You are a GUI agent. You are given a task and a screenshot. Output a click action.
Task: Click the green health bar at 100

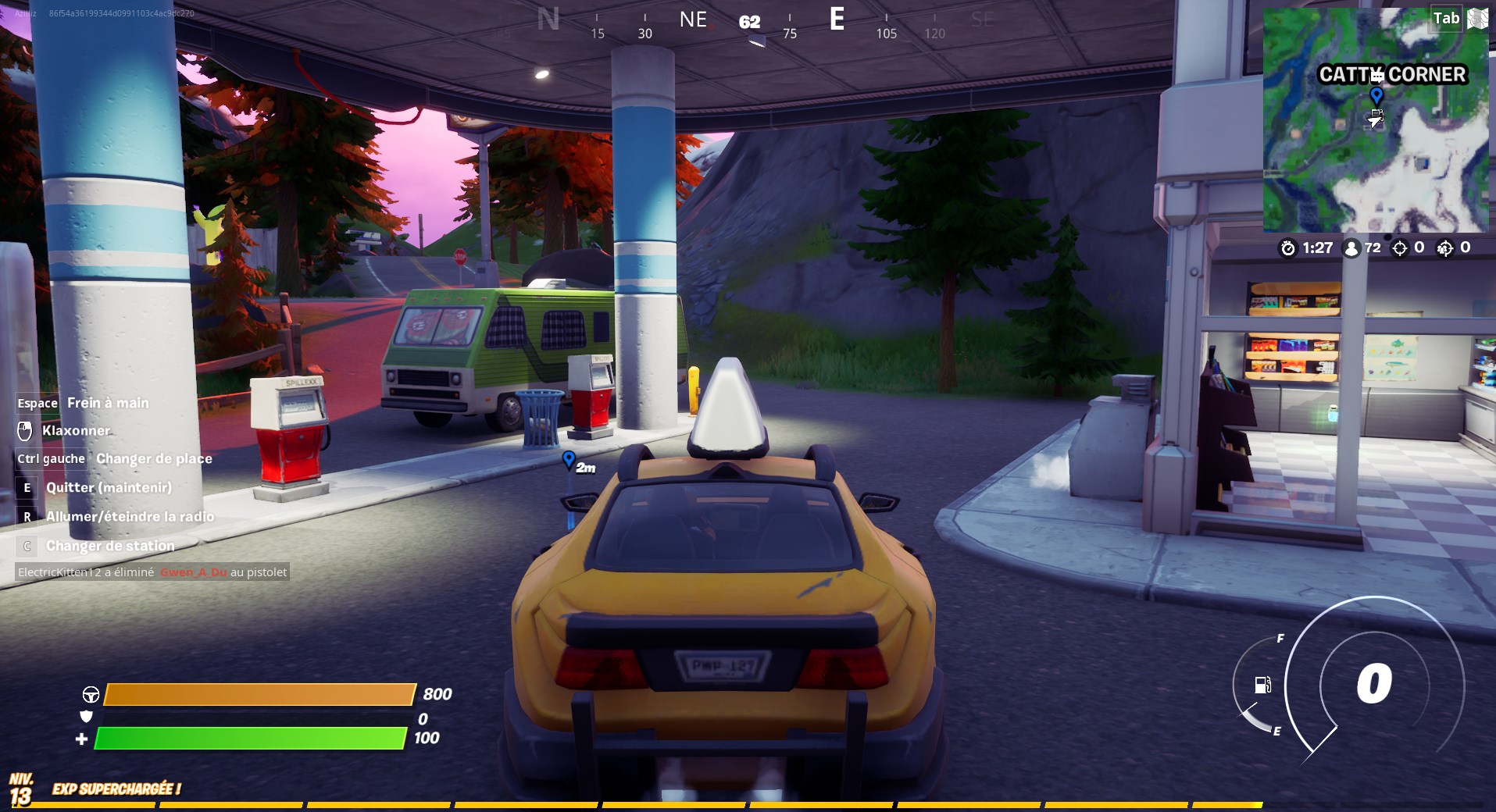click(250, 736)
